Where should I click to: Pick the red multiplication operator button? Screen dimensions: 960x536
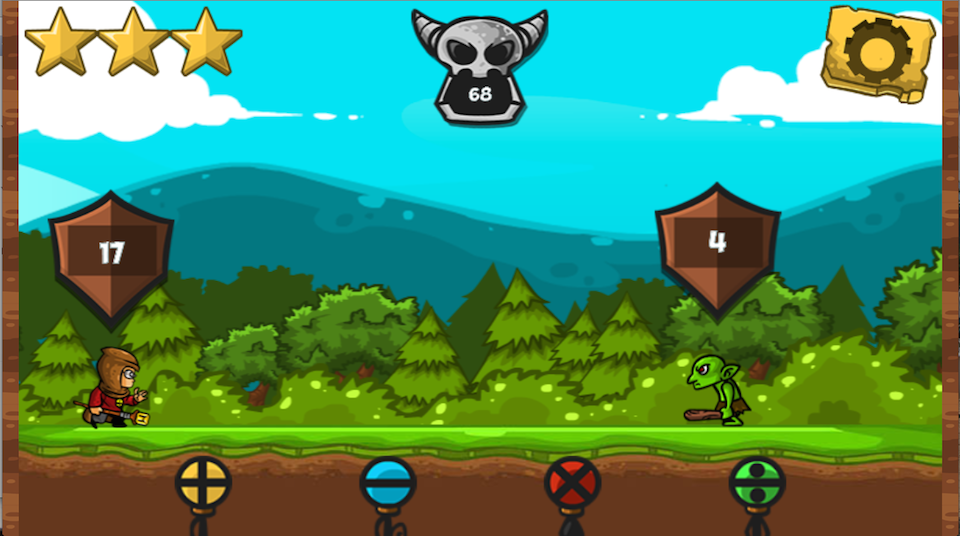click(572, 484)
